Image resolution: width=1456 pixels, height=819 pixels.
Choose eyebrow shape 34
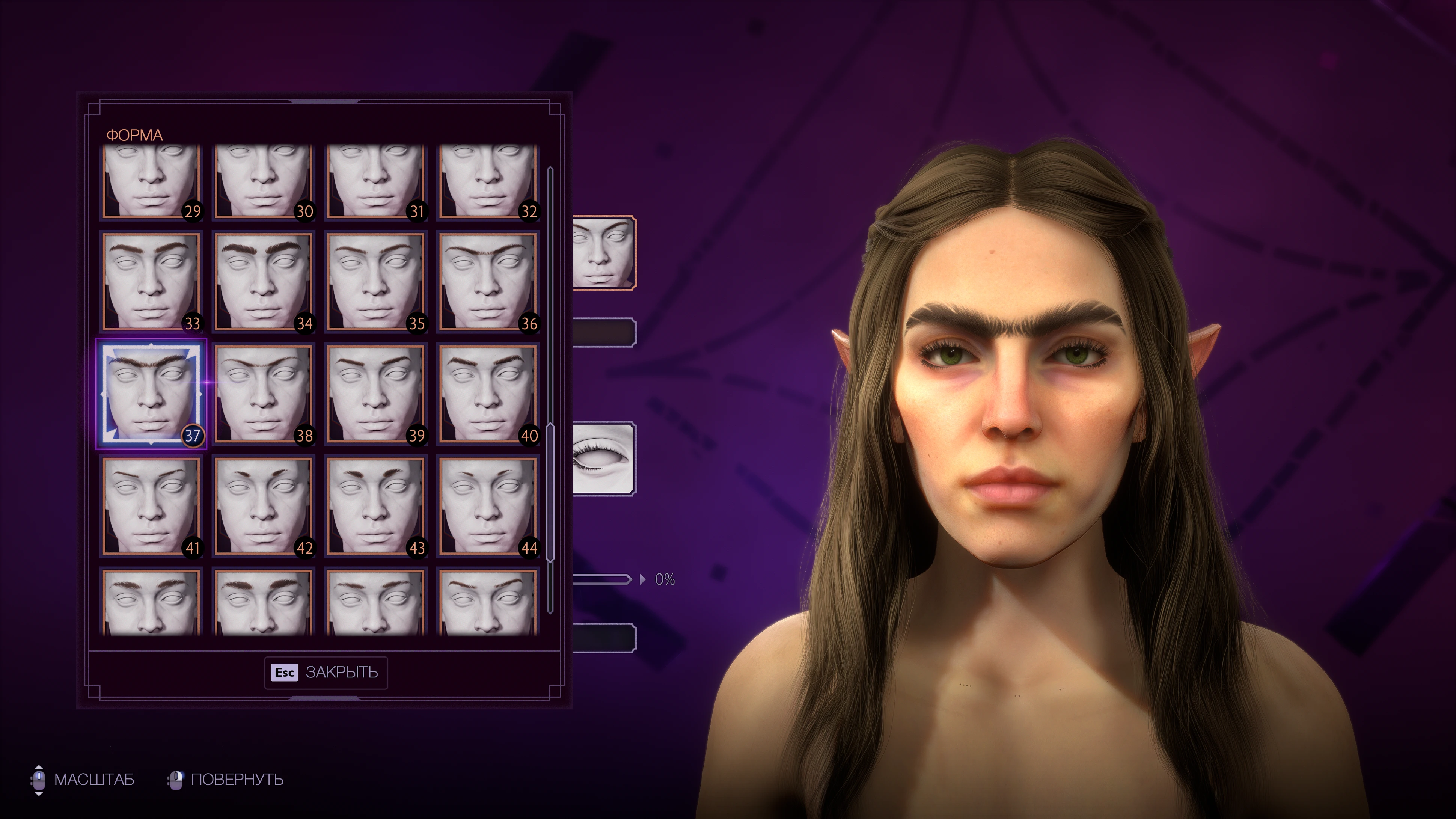[263, 282]
